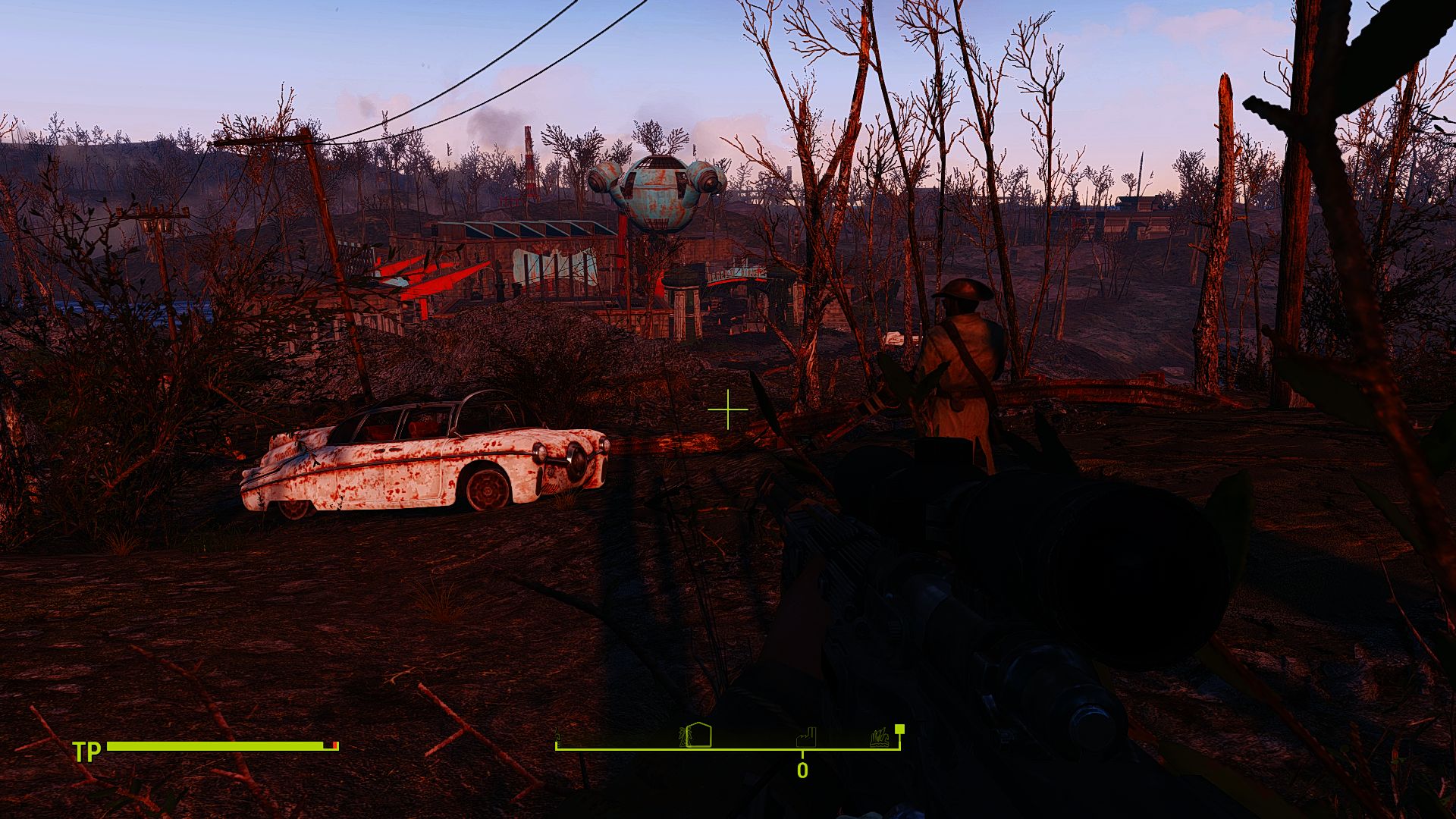
Task: Click the compass bar at the bottom
Action: pyautogui.click(x=728, y=745)
